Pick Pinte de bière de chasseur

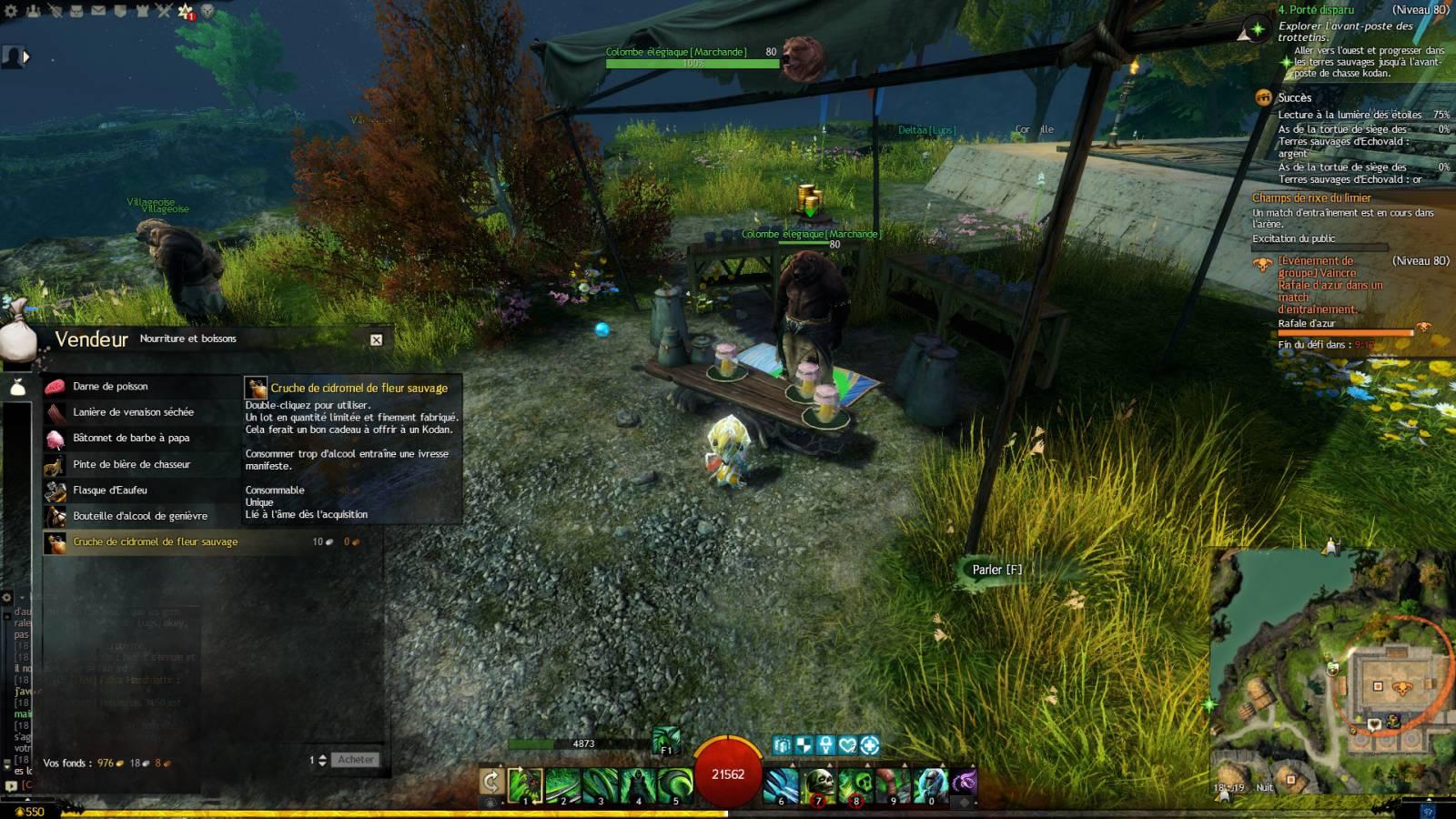coord(131,464)
